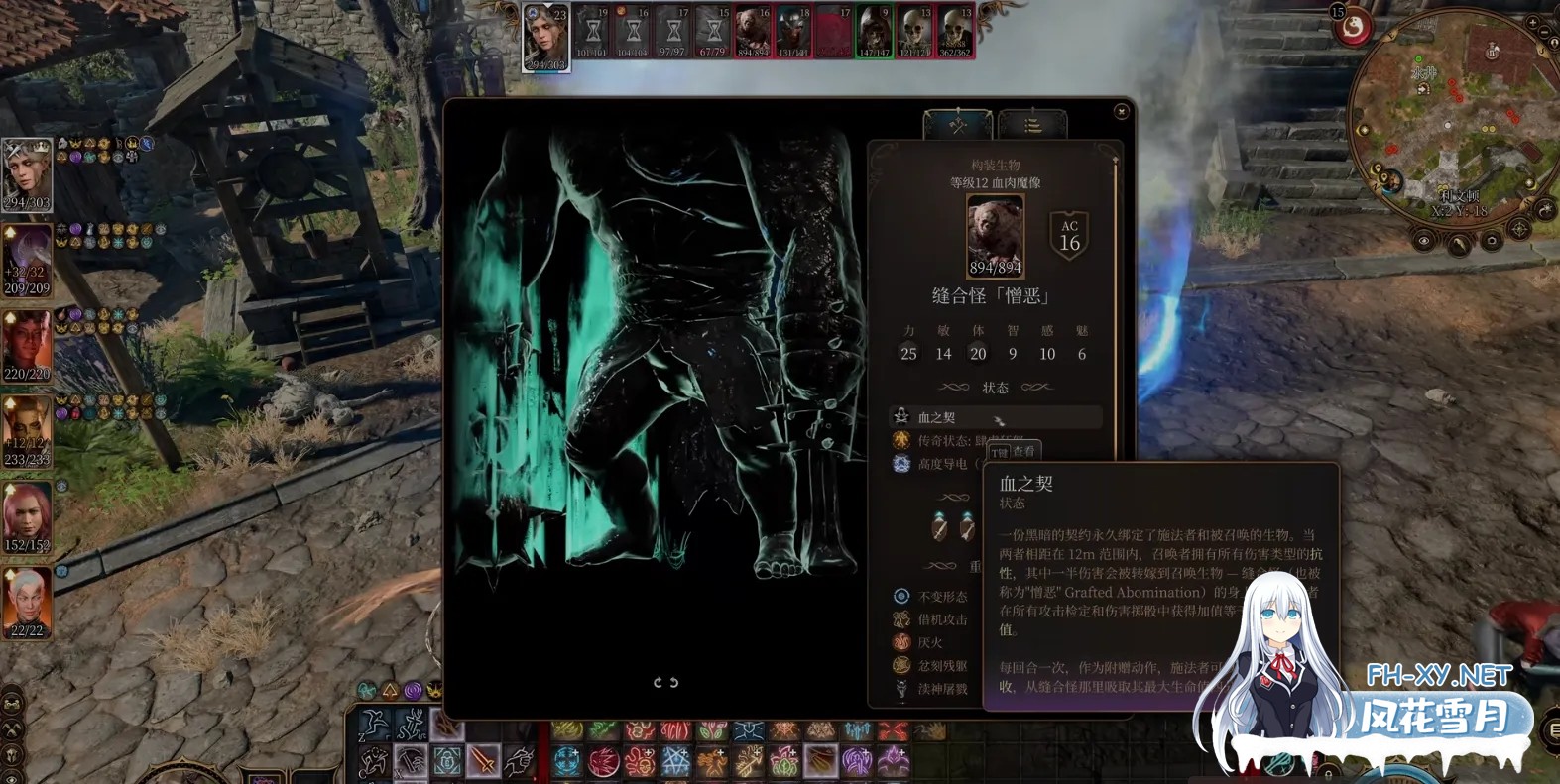Image resolution: width=1560 pixels, height=784 pixels.
Task: Select Karlach's 220/220 portrait in the party list
Action: coord(28,342)
